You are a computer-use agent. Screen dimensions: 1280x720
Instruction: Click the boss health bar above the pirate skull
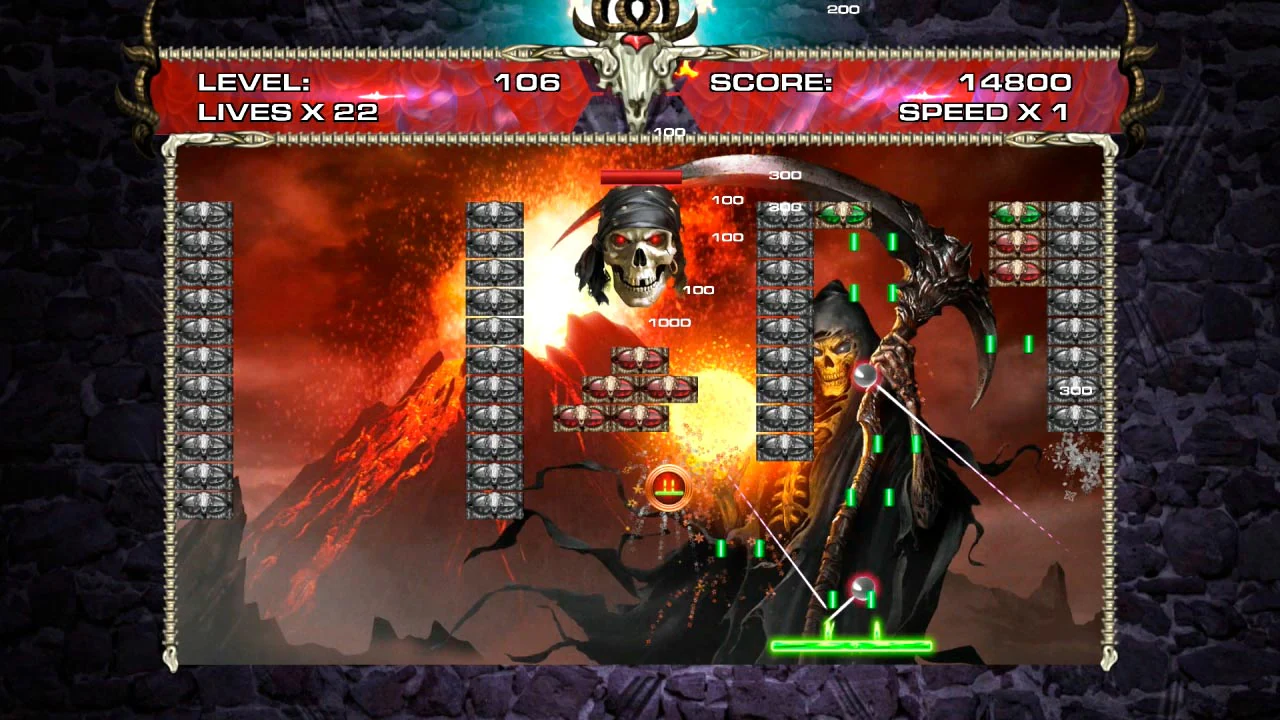643,176
